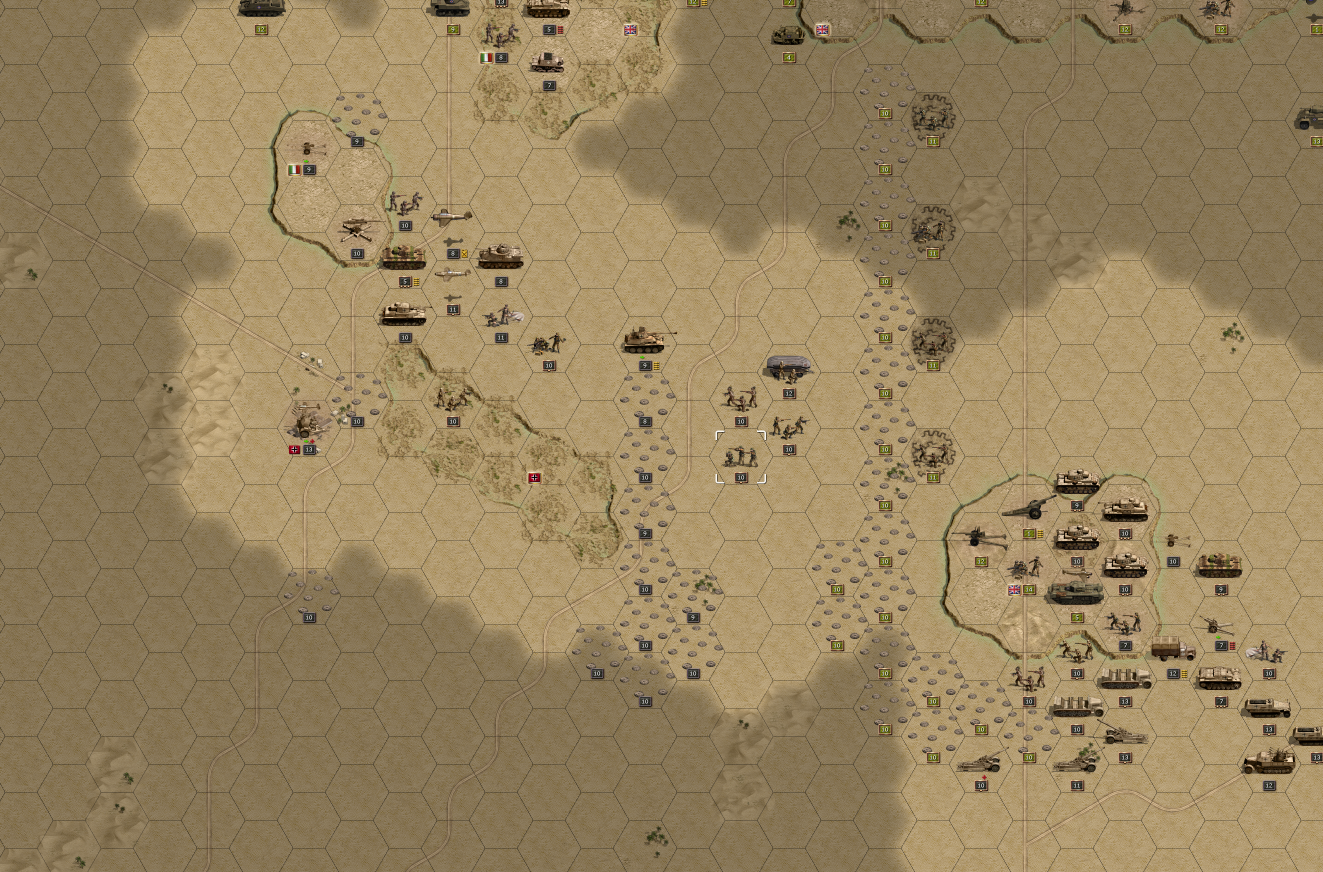
Task: Select the grey glider unit with strength 12
Action: [788, 369]
